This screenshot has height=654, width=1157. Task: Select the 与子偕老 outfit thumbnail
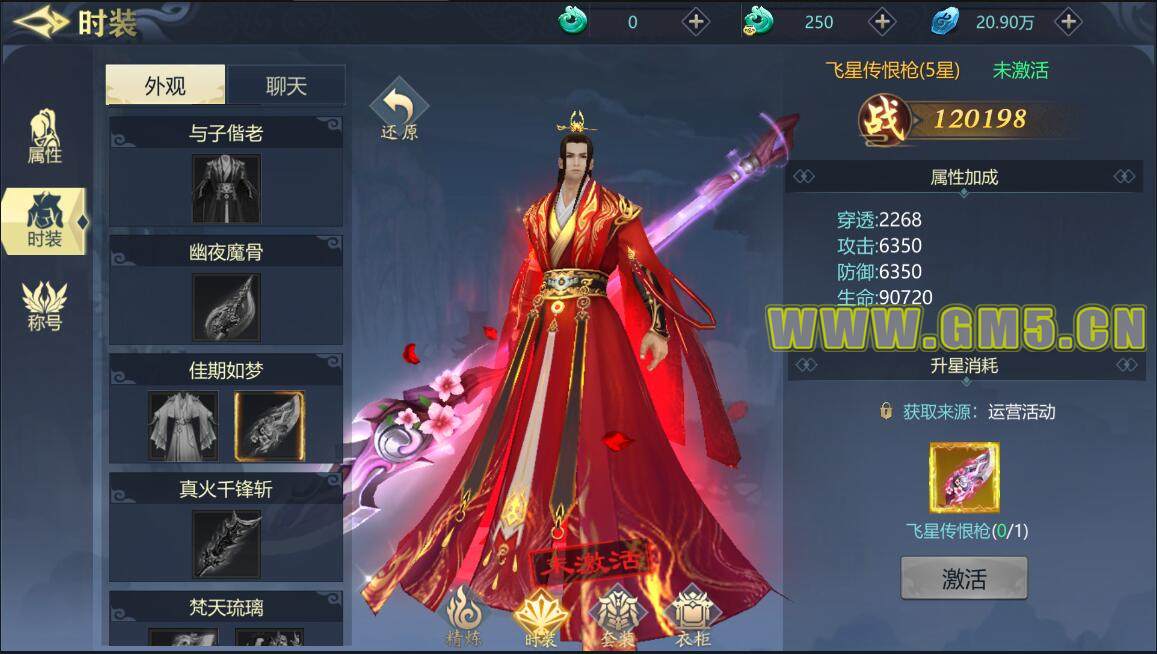(x=226, y=189)
